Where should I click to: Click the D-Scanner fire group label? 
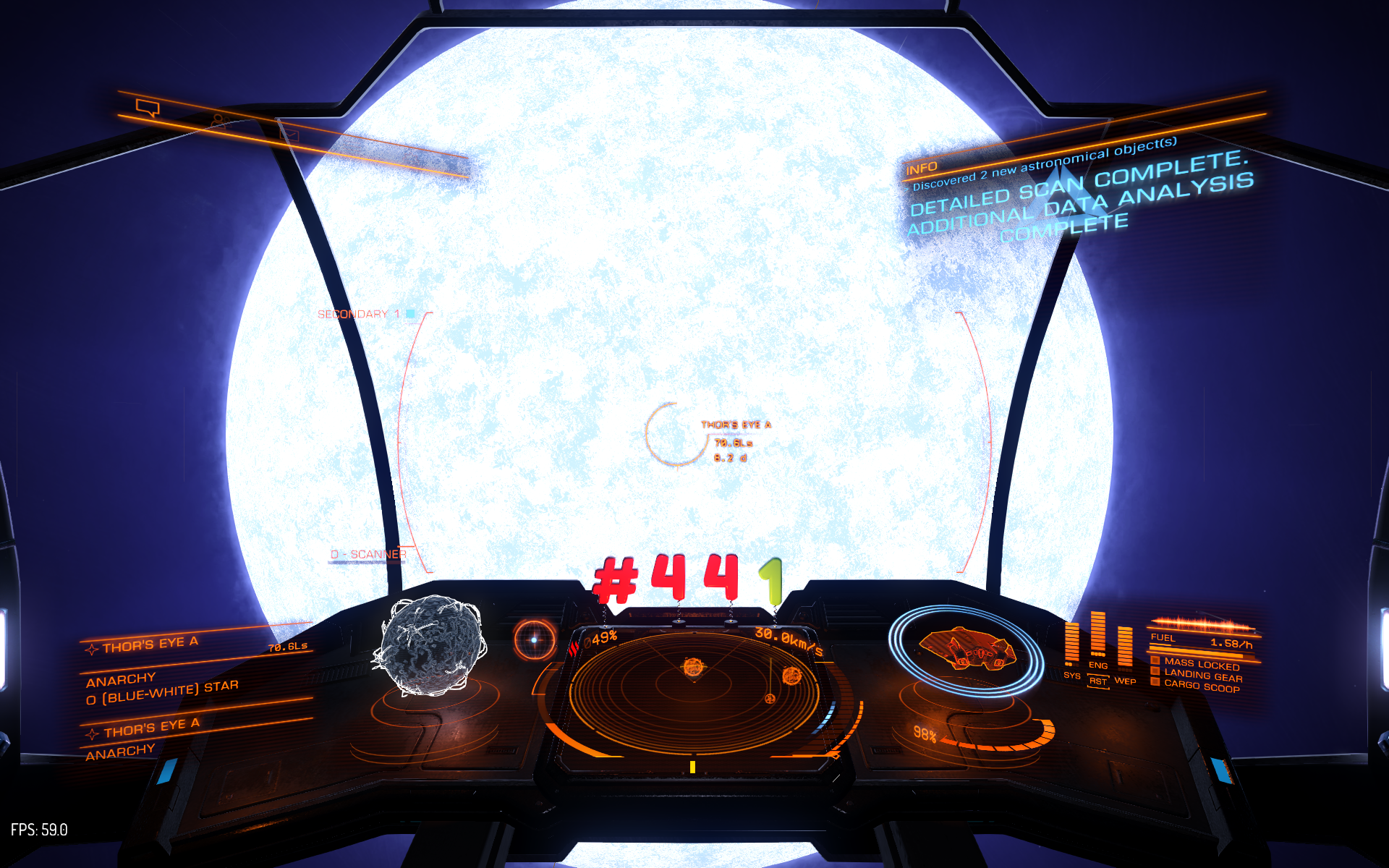click(368, 555)
